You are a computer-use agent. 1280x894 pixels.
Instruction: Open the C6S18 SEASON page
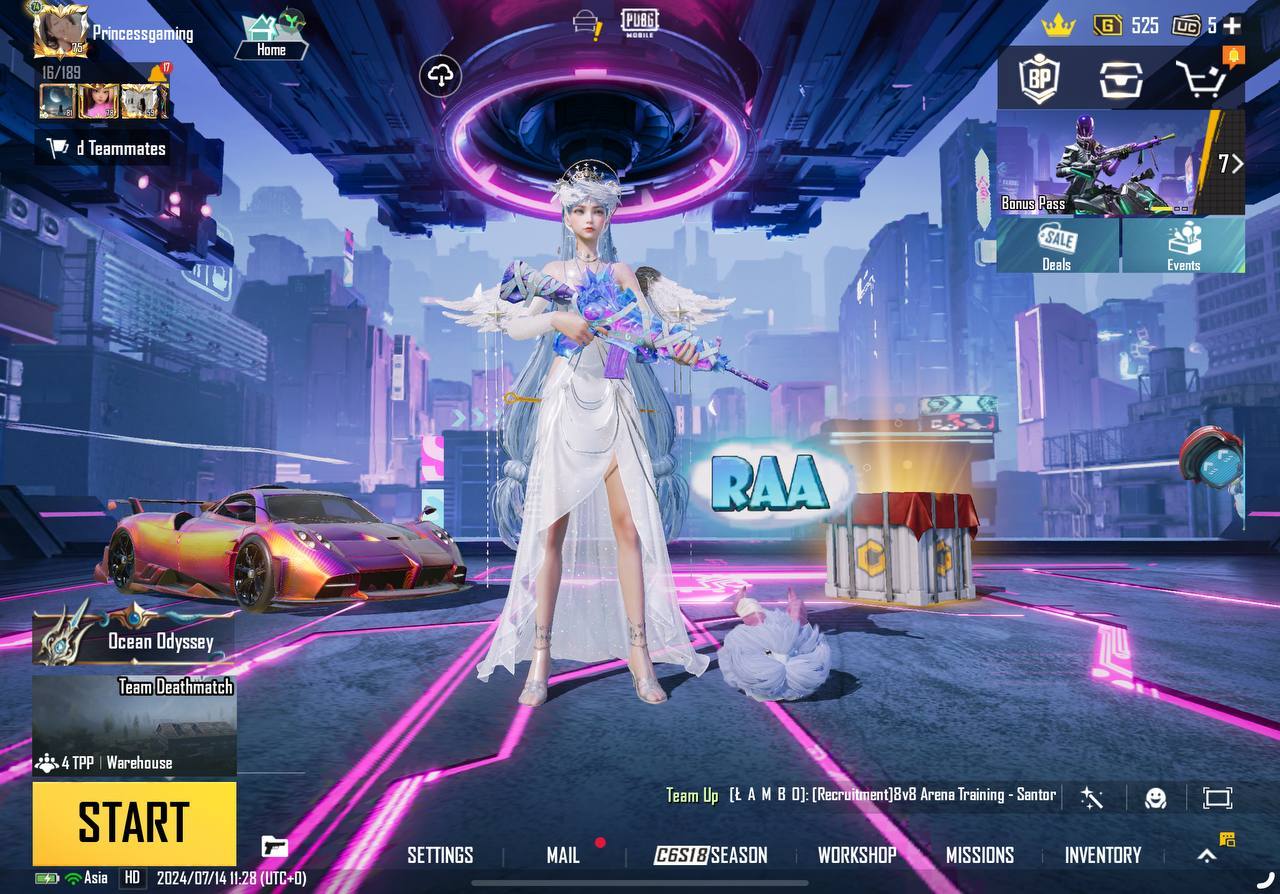[711, 855]
